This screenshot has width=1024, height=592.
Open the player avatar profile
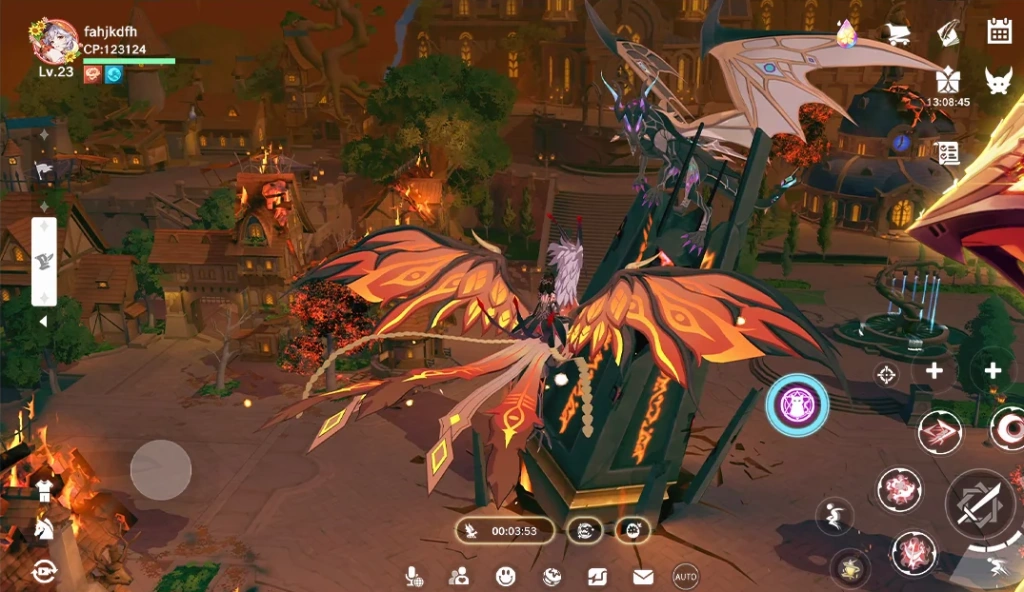(x=54, y=42)
